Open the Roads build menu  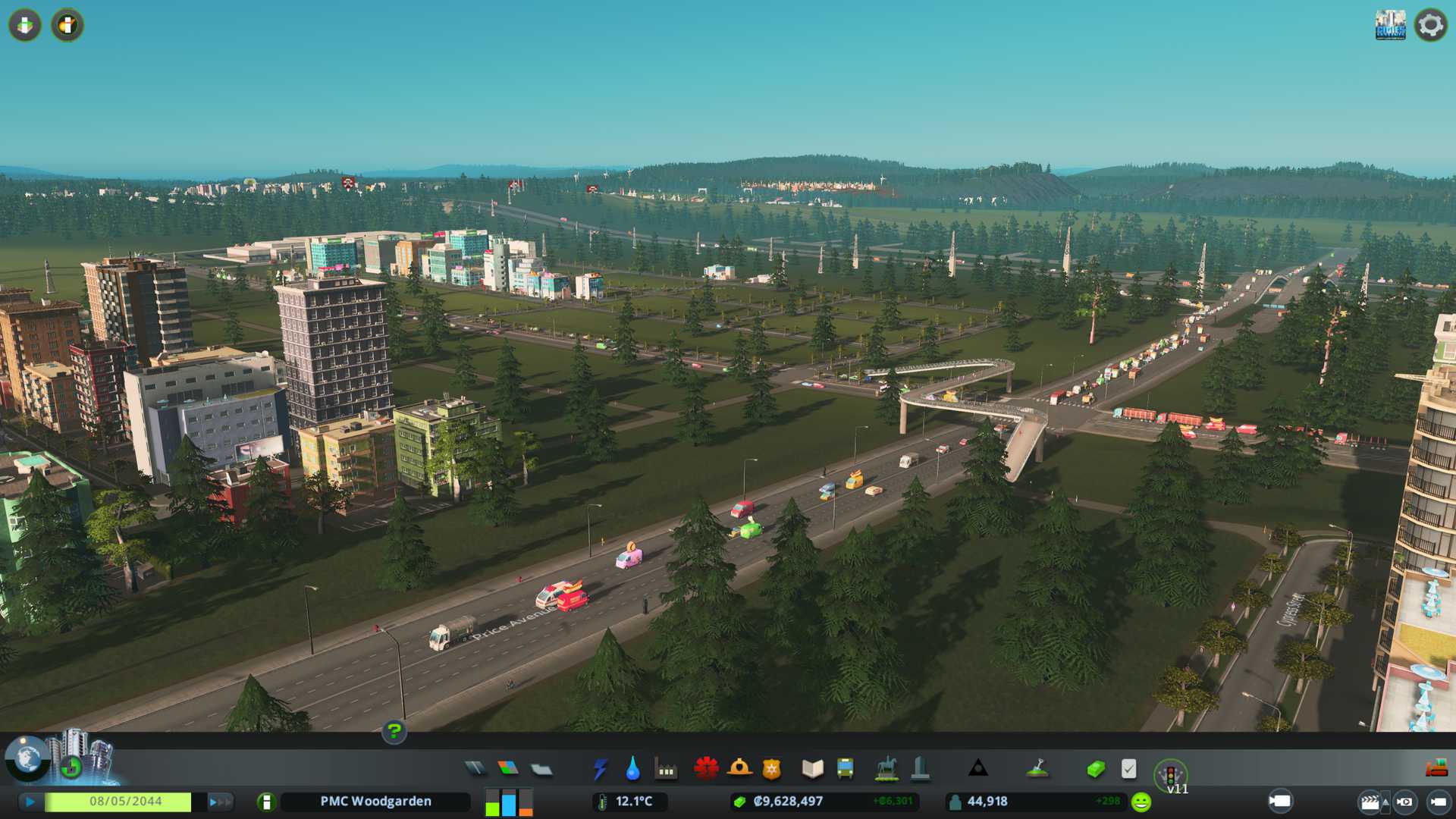(x=475, y=769)
